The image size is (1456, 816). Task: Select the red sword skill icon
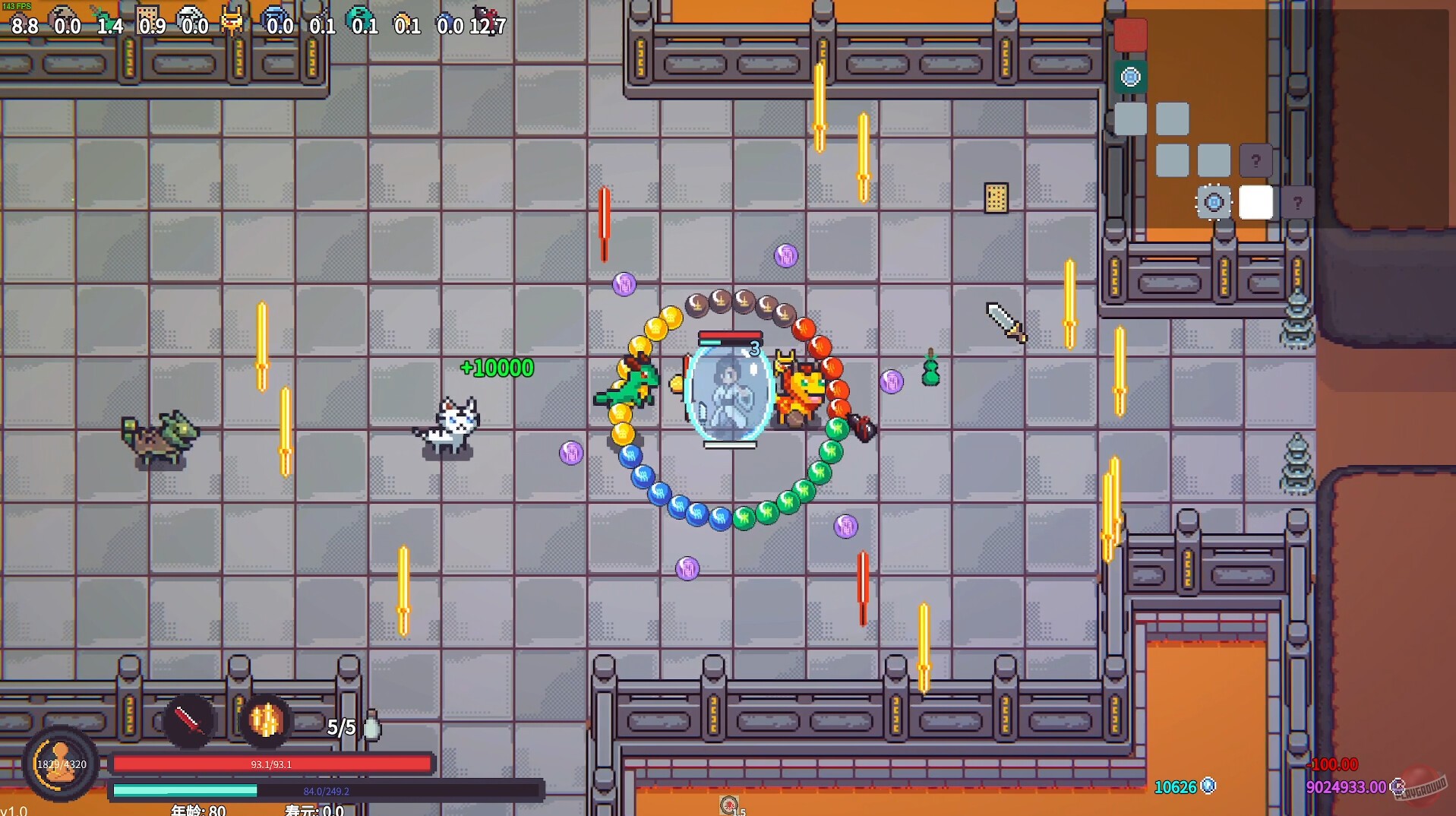pyautogui.click(x=188, y=720)
